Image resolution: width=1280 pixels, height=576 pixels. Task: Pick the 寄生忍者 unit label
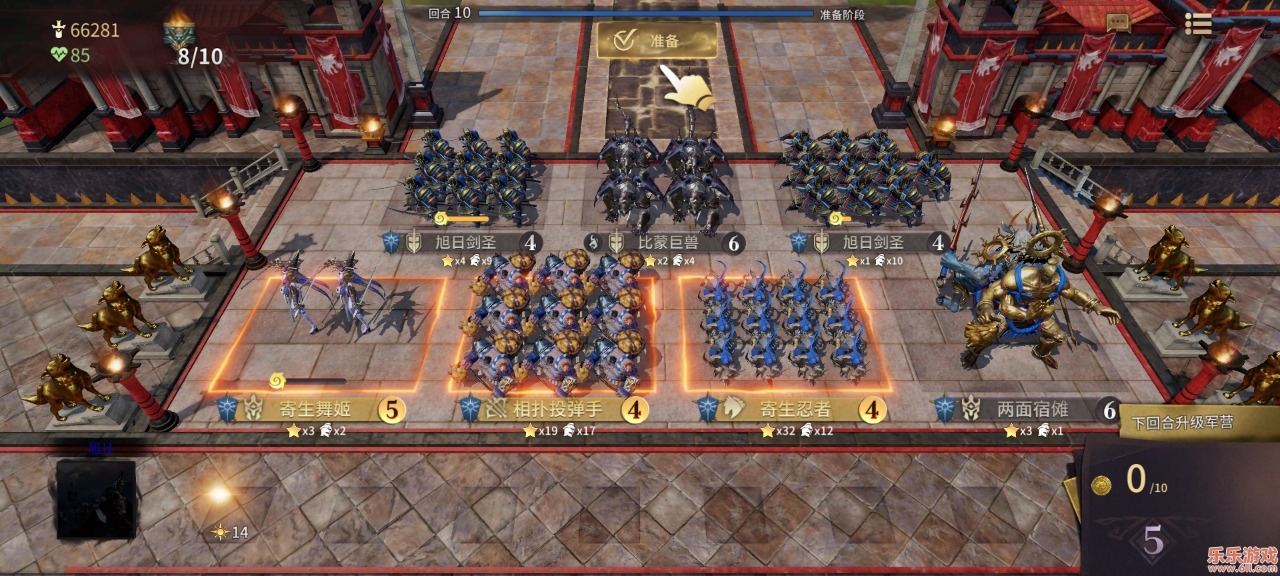pyautogui.click(x=797, y=410)
